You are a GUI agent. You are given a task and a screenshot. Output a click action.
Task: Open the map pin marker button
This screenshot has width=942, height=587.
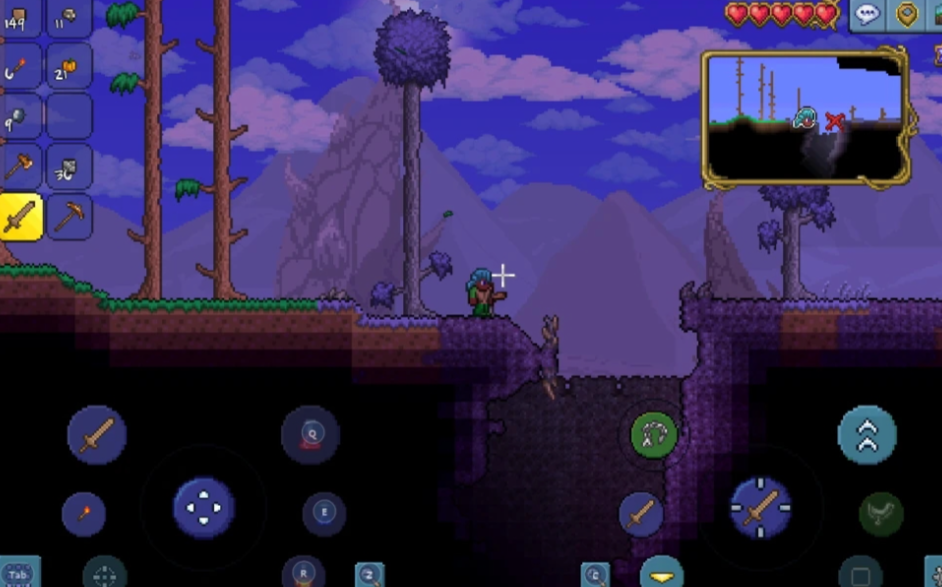[x=906, y=15]
